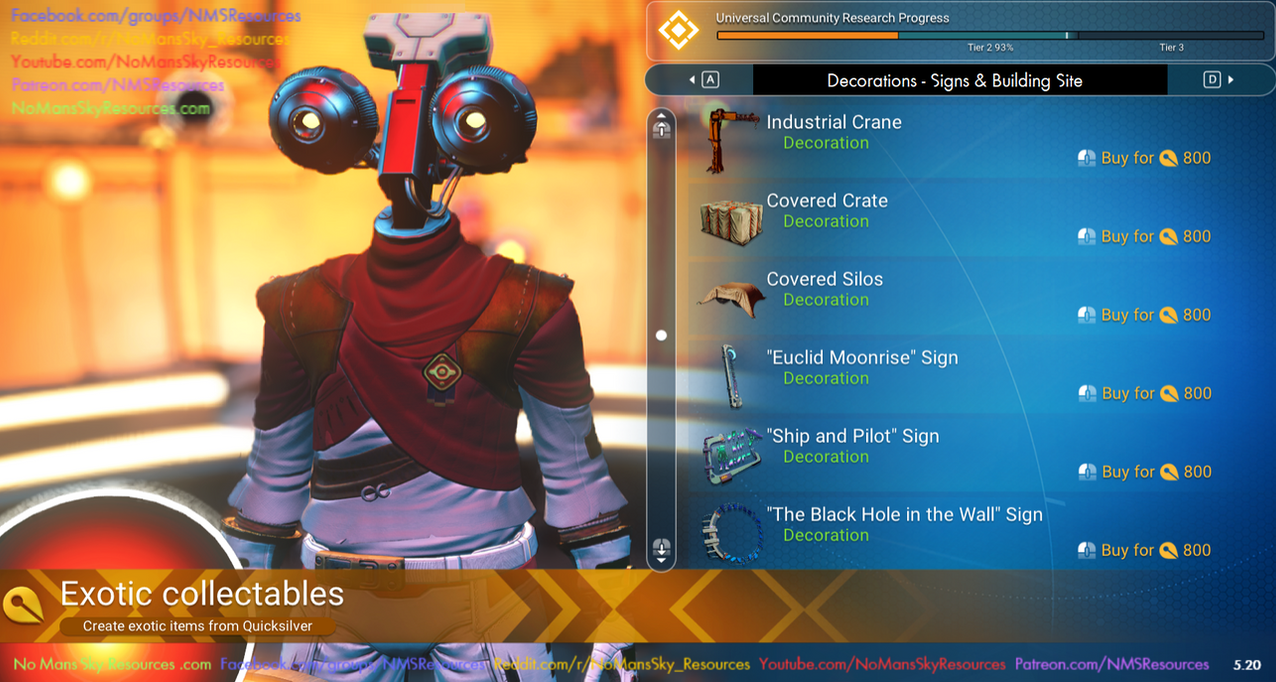1276x682 pixels.
Task: Switch to the previous shop category arrow
Action: tap(702, 80)
